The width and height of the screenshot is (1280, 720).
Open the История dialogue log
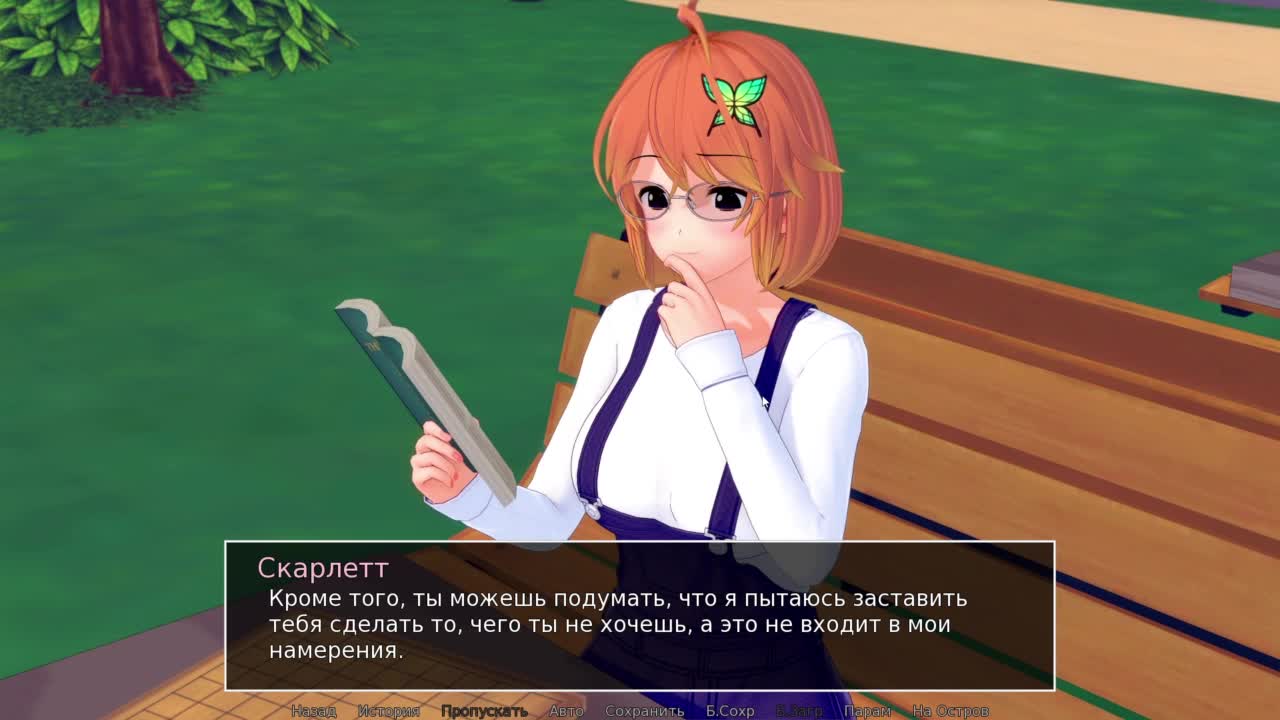click(389, 711)
